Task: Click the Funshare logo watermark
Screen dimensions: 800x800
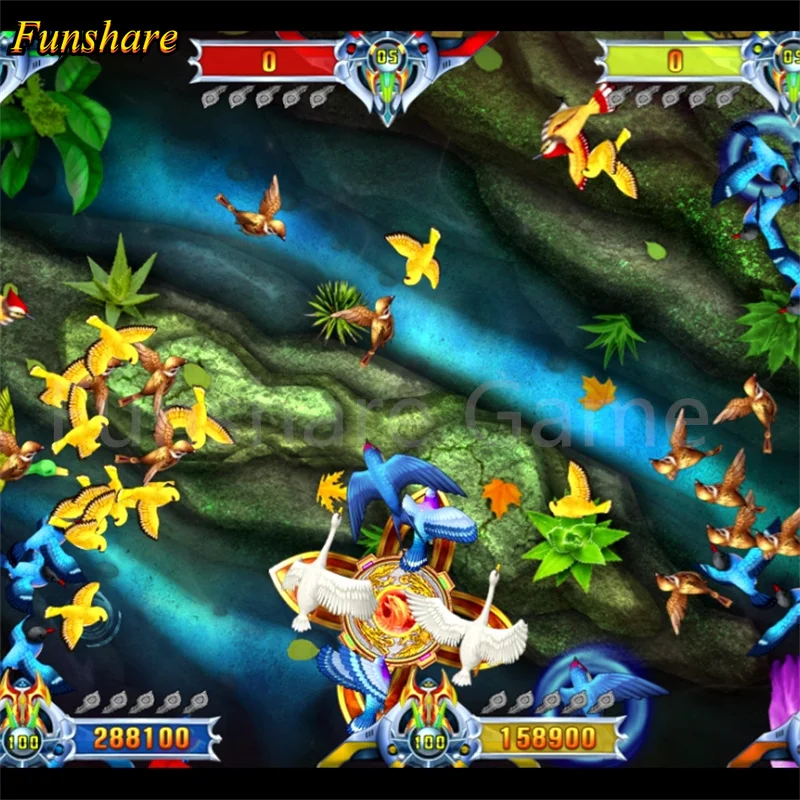Action: pyautogui.click(x=96, y=39)
